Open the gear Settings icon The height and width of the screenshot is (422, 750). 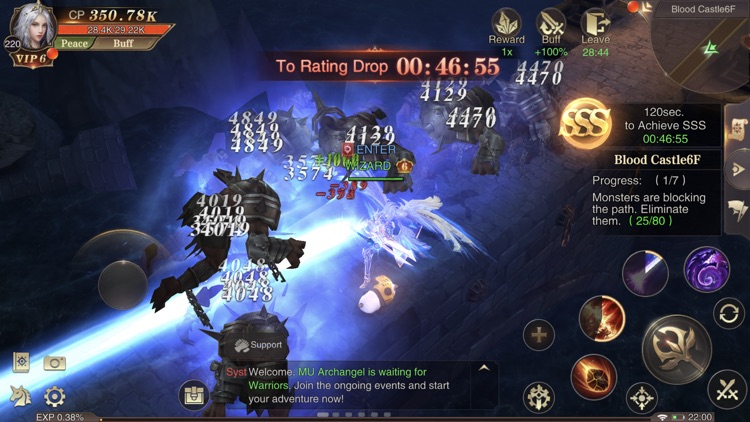coord(54,396)
